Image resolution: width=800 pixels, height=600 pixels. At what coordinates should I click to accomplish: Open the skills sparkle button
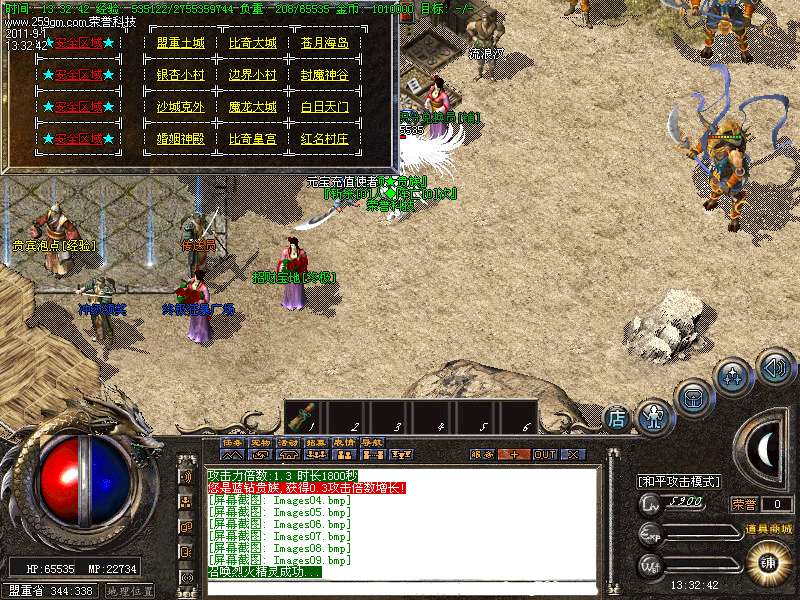click(x=733, y=378)
